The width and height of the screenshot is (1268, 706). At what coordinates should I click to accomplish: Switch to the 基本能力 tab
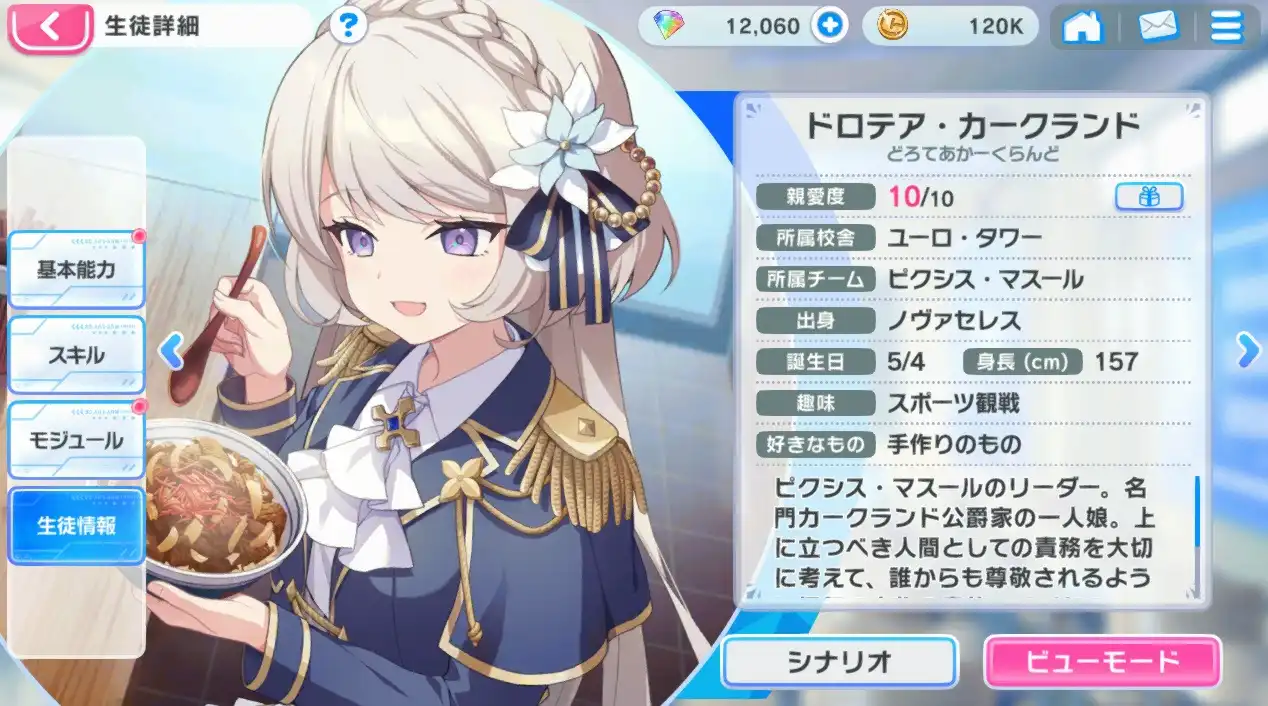[x=77, y=271]
